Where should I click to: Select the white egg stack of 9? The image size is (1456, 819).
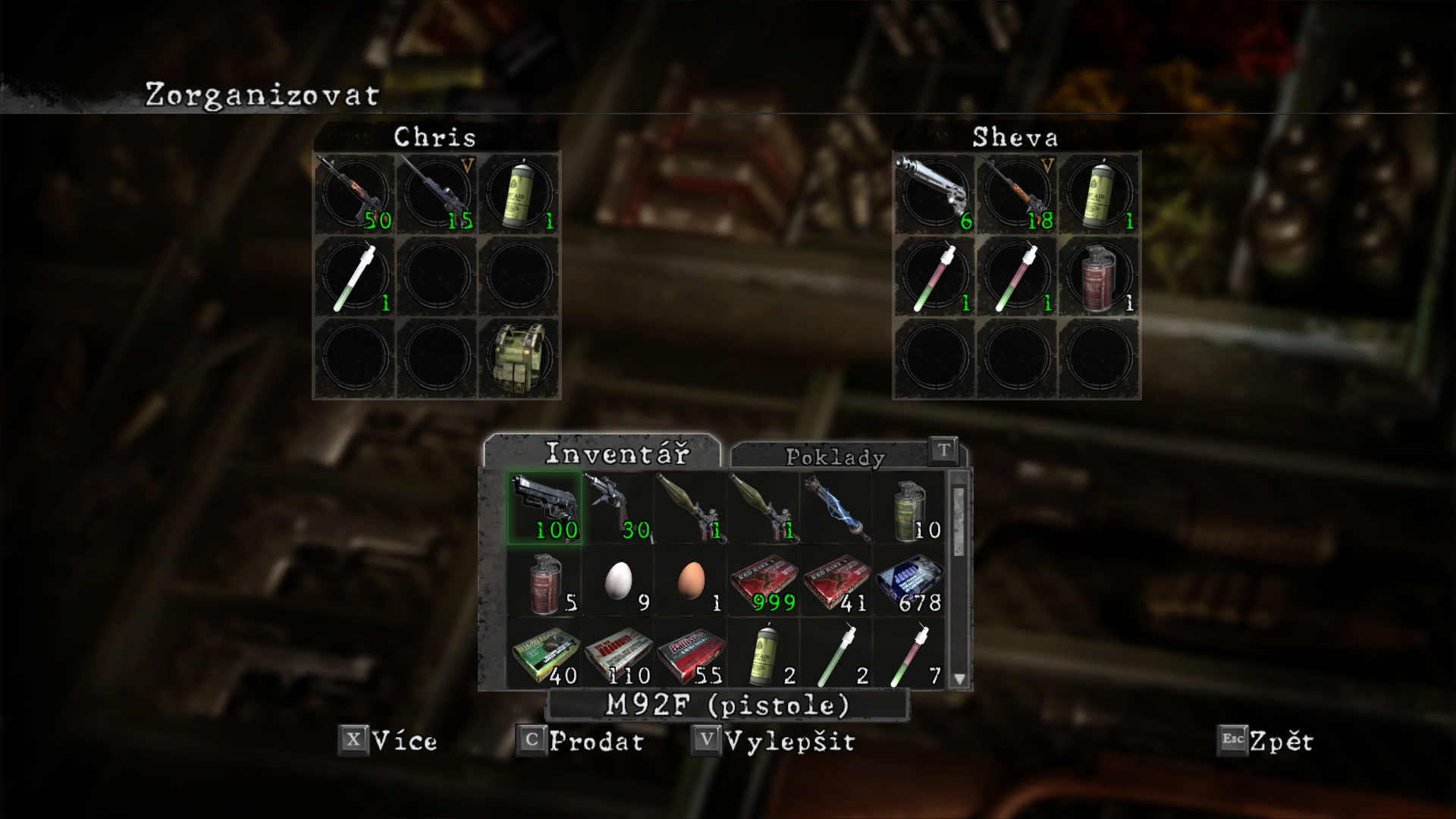tap(618, 582)
